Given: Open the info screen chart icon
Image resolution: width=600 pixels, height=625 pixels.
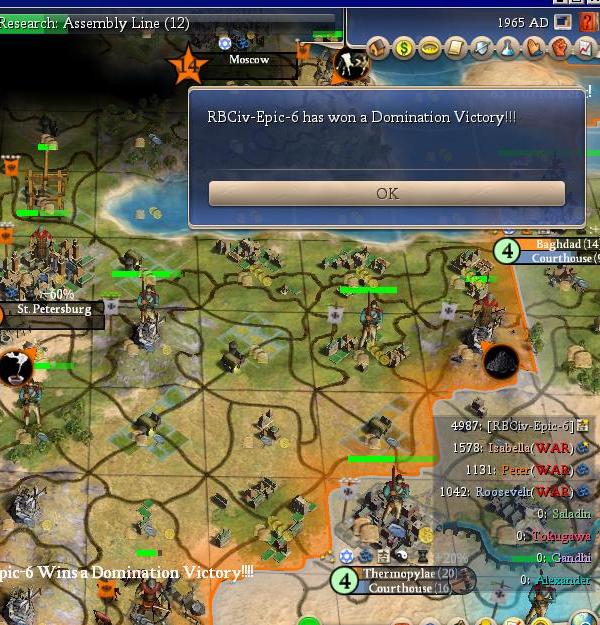Looking at the screenshot, I should (x=585, y=47).
